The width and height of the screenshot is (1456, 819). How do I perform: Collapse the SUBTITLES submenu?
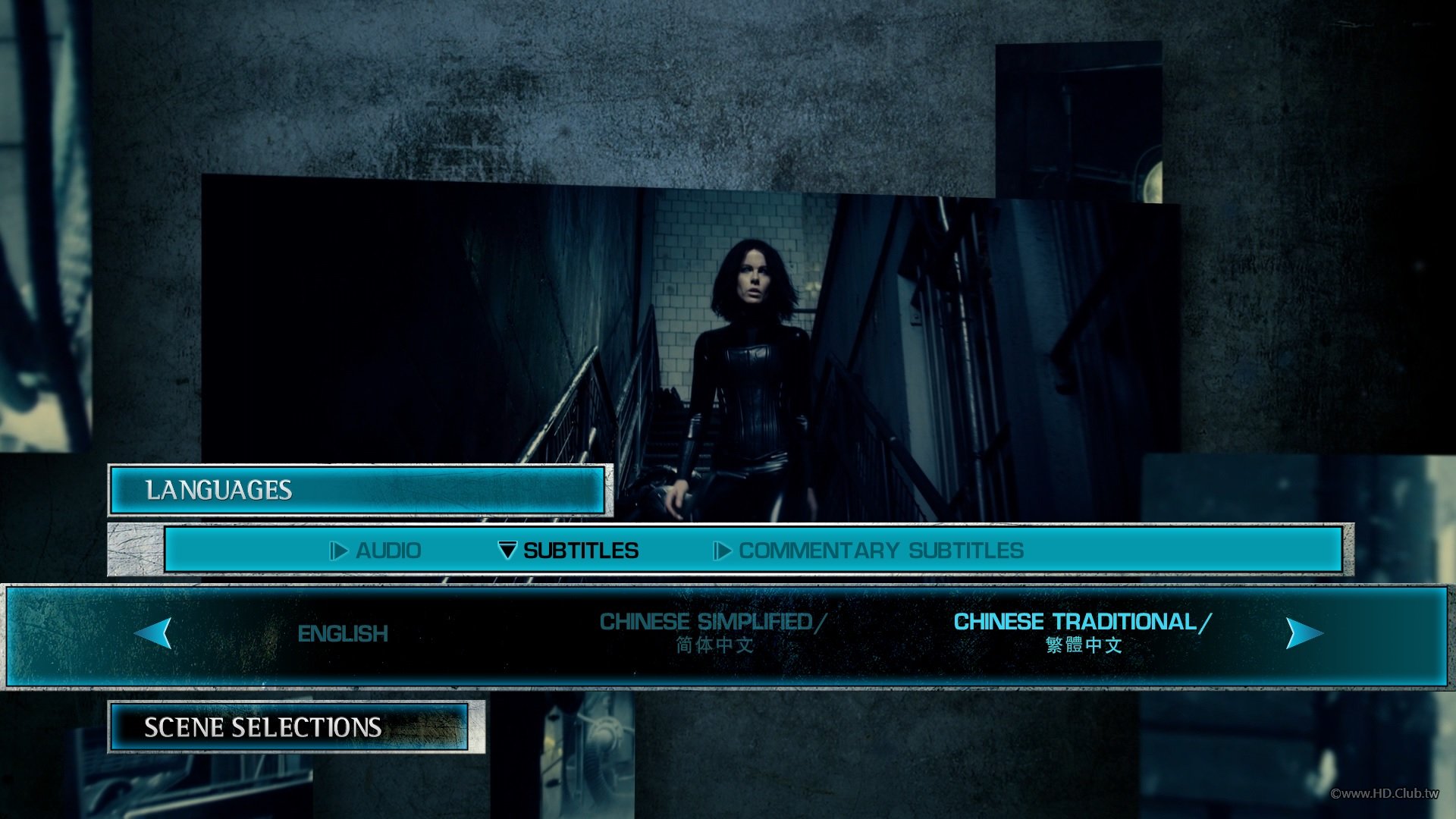pos(580,551)
